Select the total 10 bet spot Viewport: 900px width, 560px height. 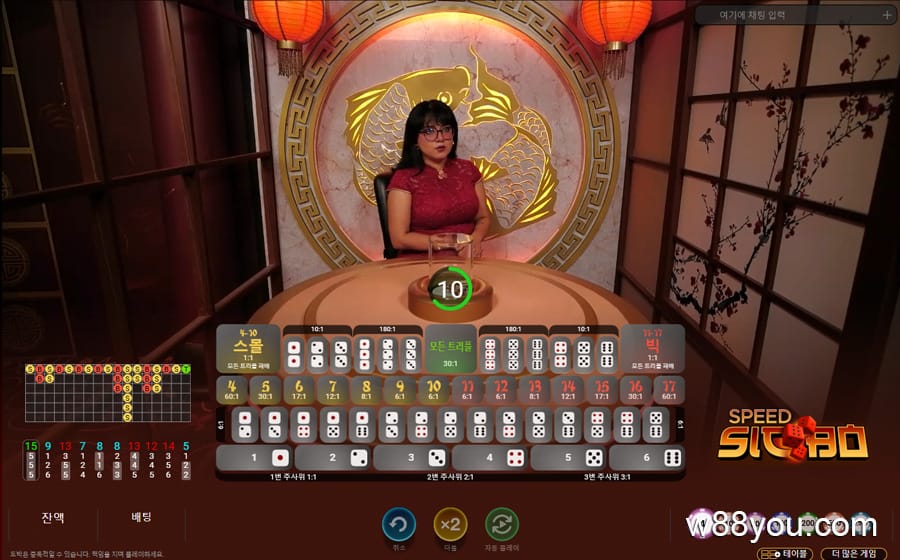(x=434, y=390)
